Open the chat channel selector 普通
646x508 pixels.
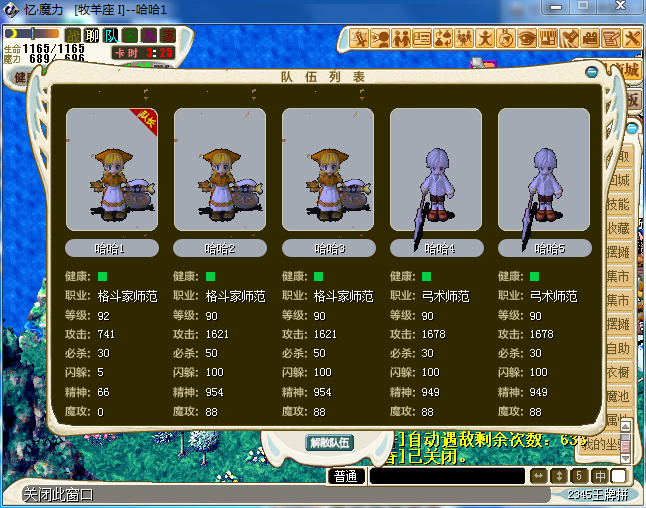tap(346, 476)
